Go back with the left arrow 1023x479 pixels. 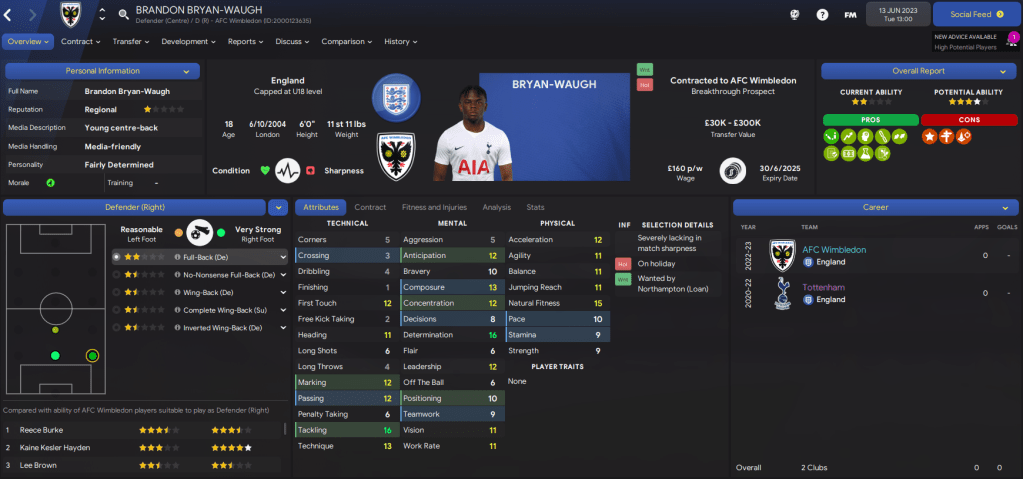tap(11, 15)
